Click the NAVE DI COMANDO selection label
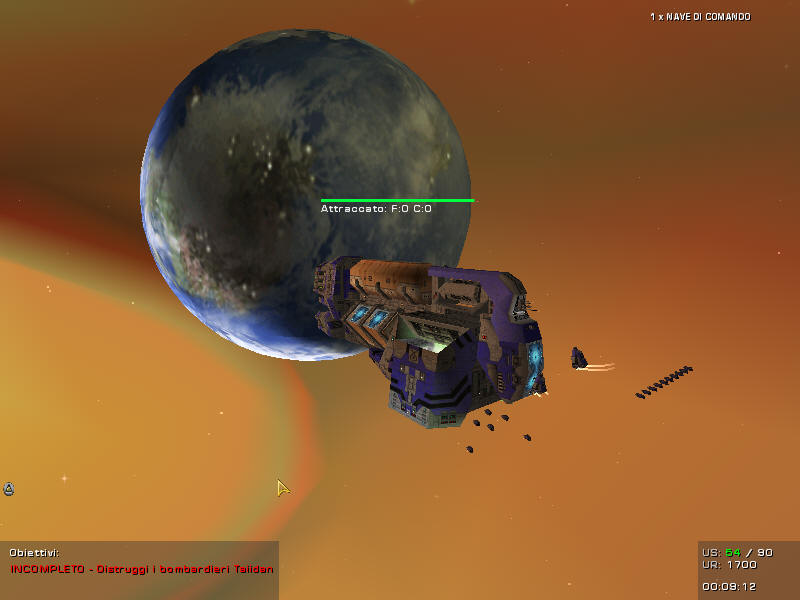800x600 pixels. (x=700, y=17)
